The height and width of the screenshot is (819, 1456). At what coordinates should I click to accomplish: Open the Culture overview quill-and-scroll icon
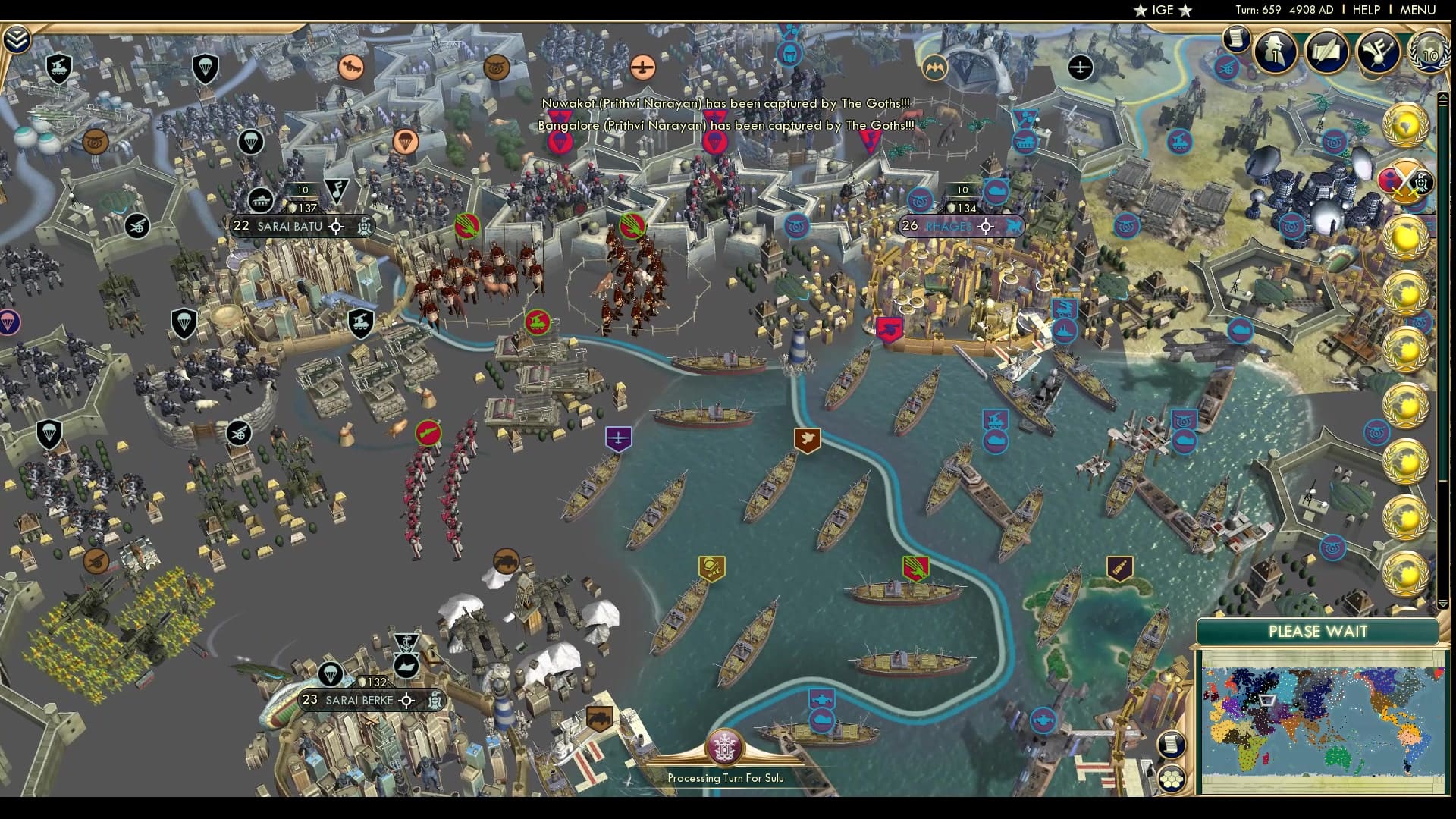point(1328,52)
